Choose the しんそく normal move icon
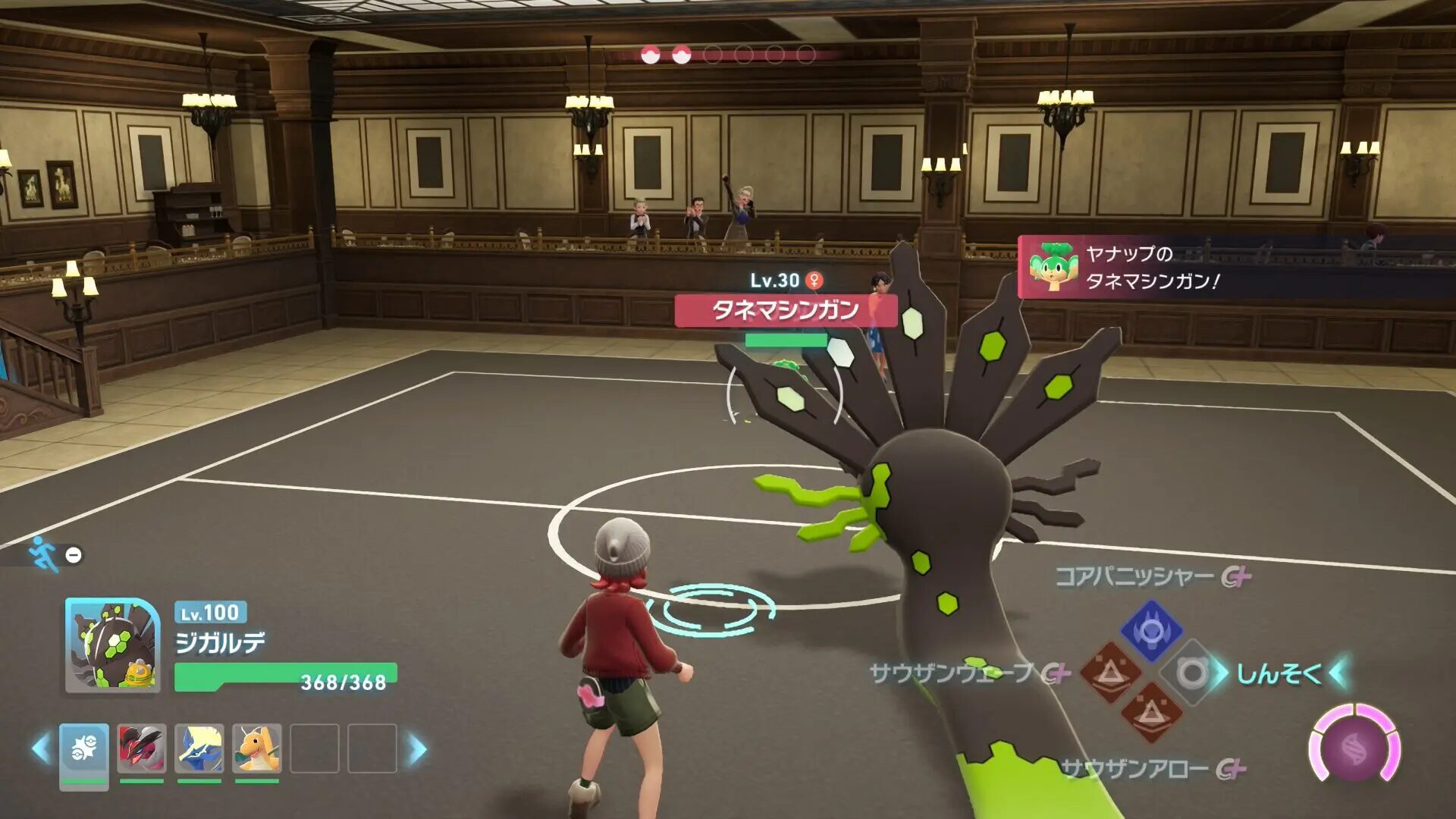 1192,673
